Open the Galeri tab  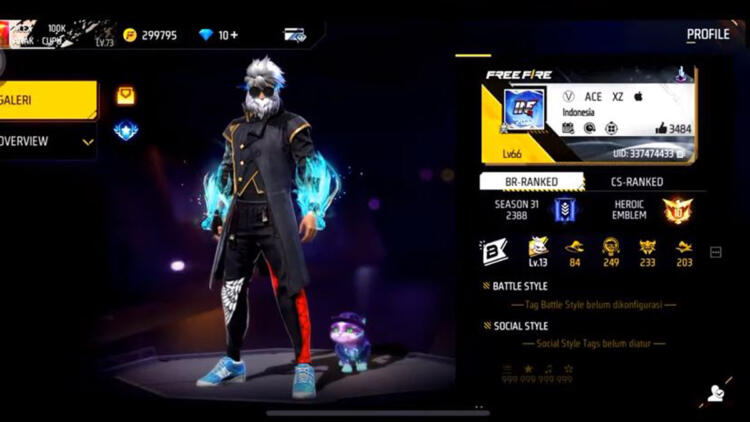pos(48,99)
